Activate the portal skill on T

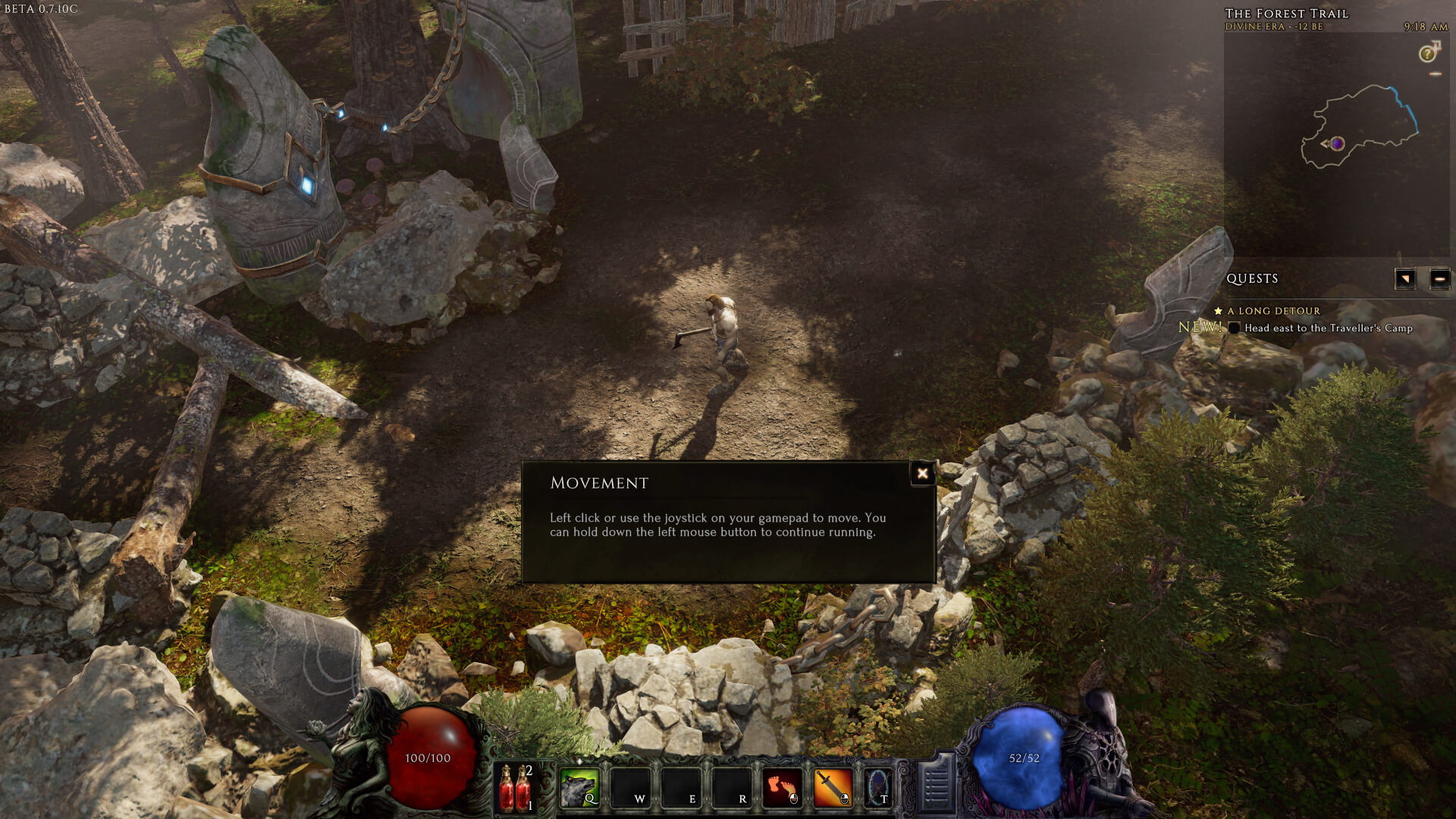(x=878, y=787)
